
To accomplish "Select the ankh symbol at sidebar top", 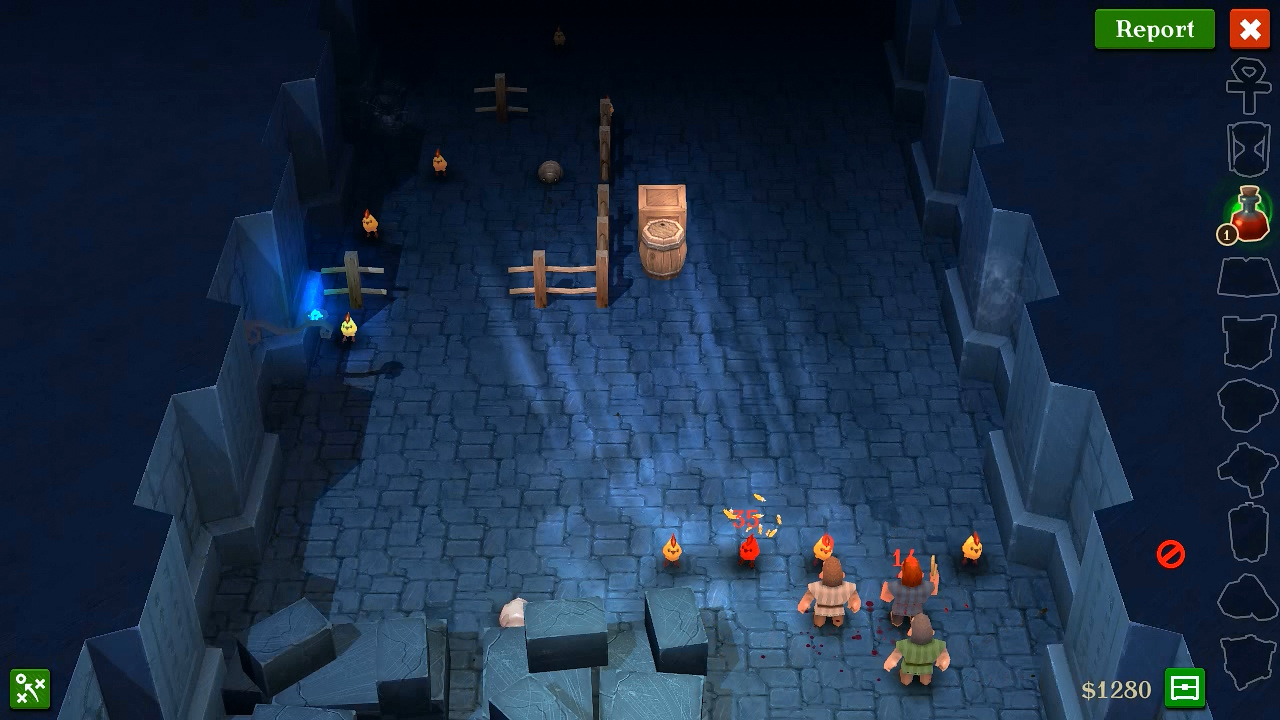I will 1247,89.
